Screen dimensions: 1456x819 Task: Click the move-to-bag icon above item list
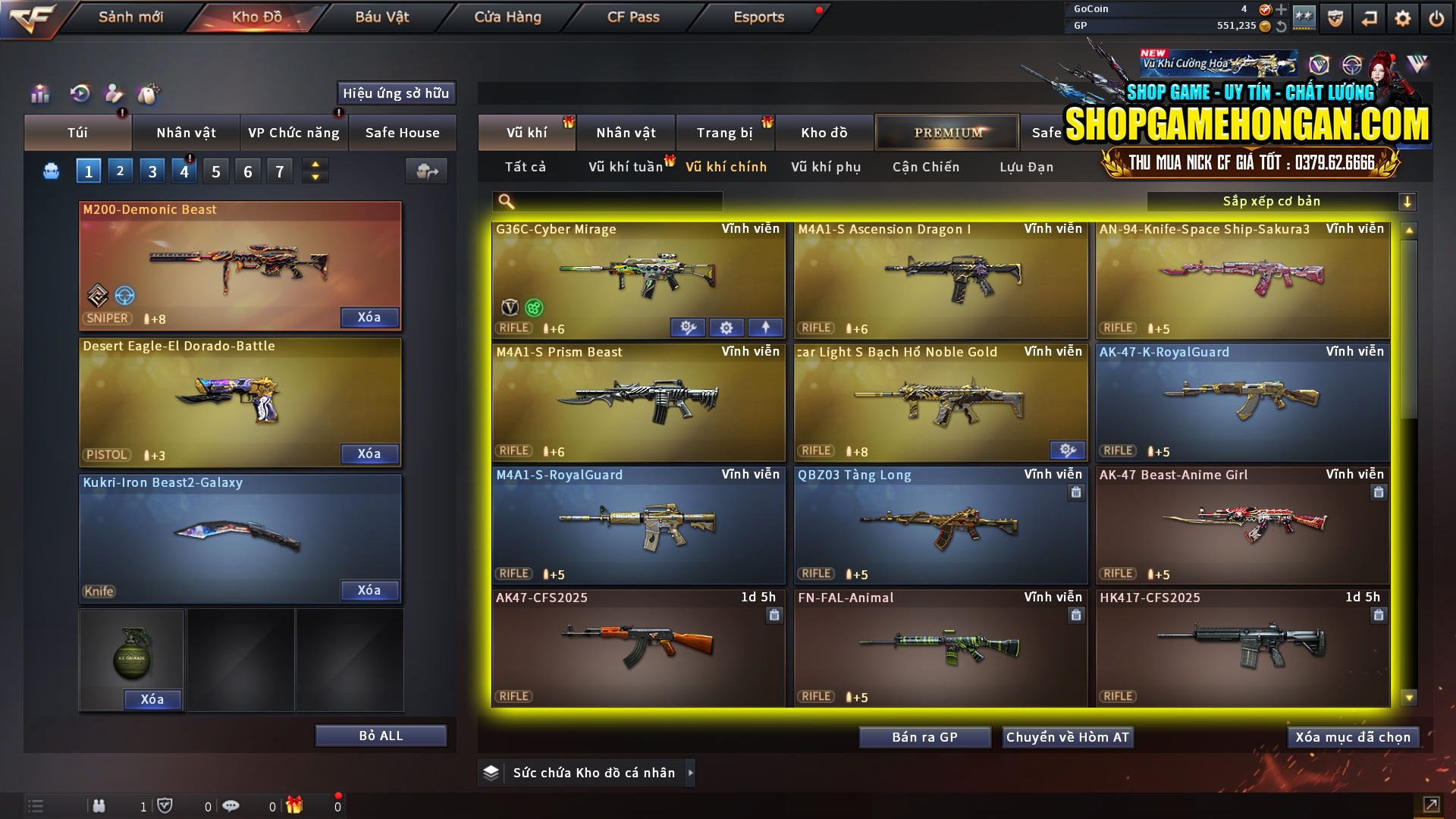pos(426,171)
